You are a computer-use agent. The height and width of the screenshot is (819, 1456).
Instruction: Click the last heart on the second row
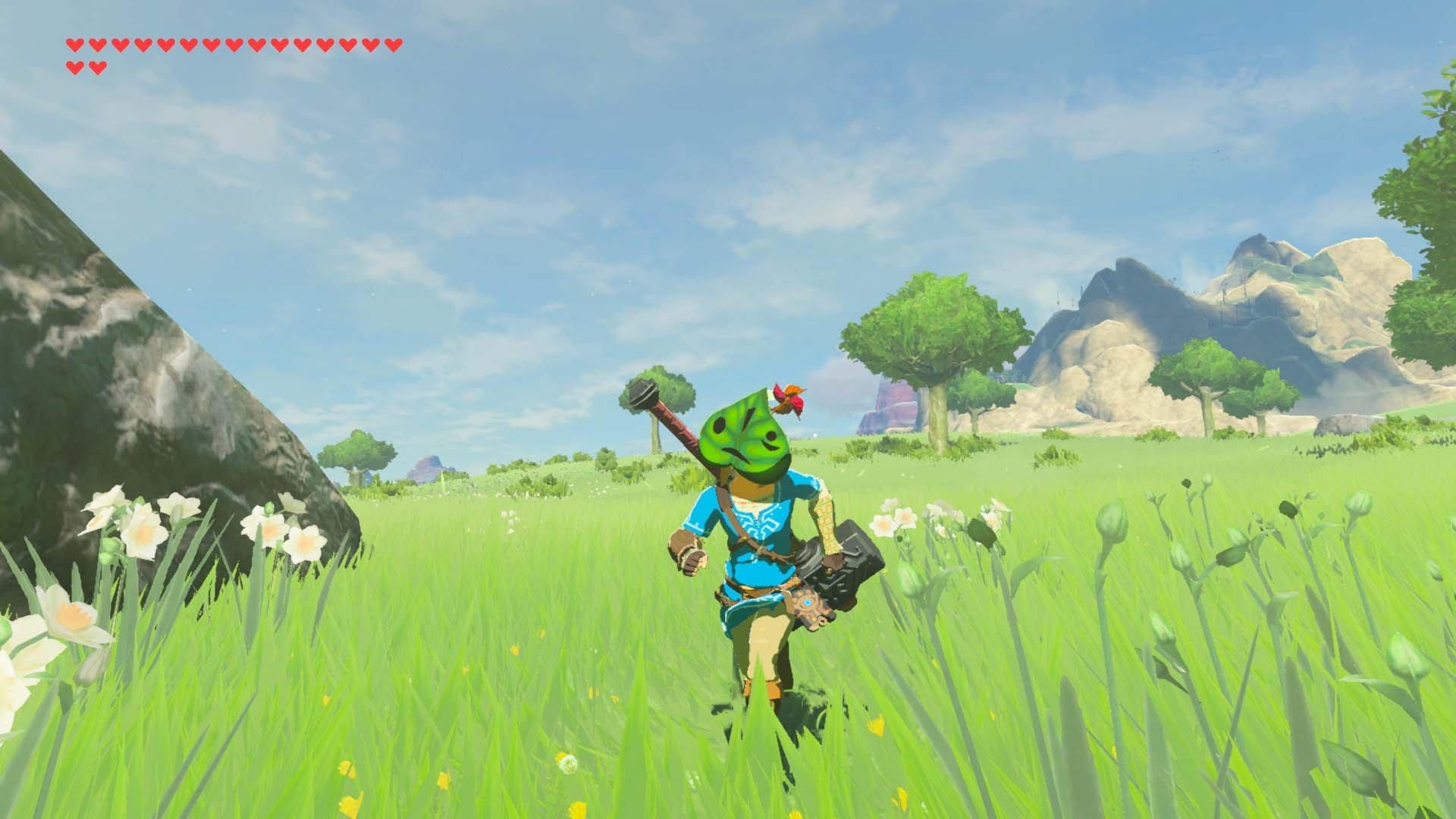click(x=96, y=65)
